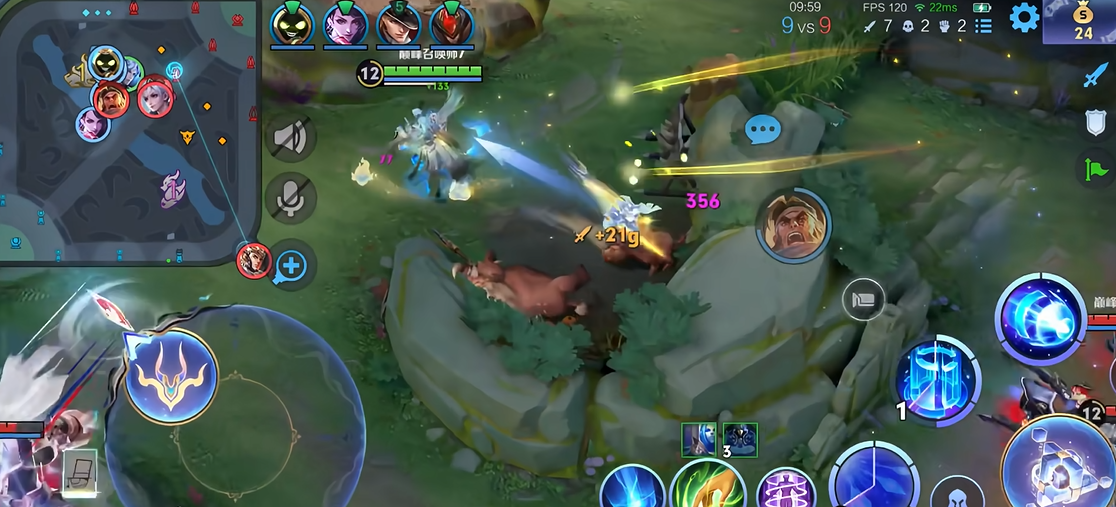This screenshot has width=1116, height=507.
Task: Activate the golden horned mask skill
Action: (171, 375)
